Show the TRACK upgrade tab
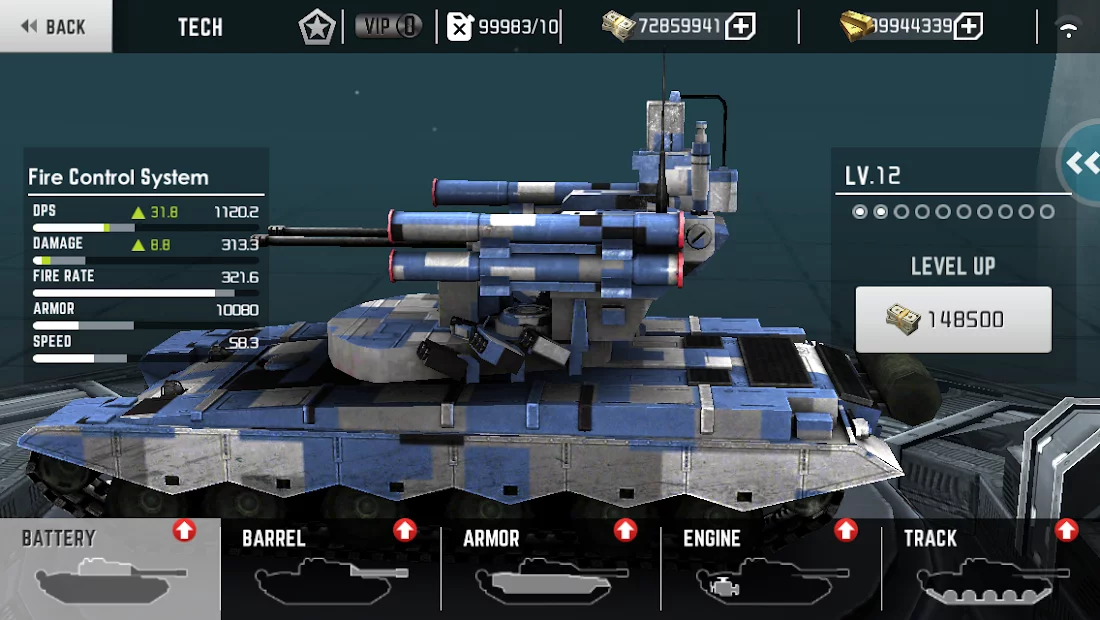This screenshot has height=620, width=1100. 990,568
